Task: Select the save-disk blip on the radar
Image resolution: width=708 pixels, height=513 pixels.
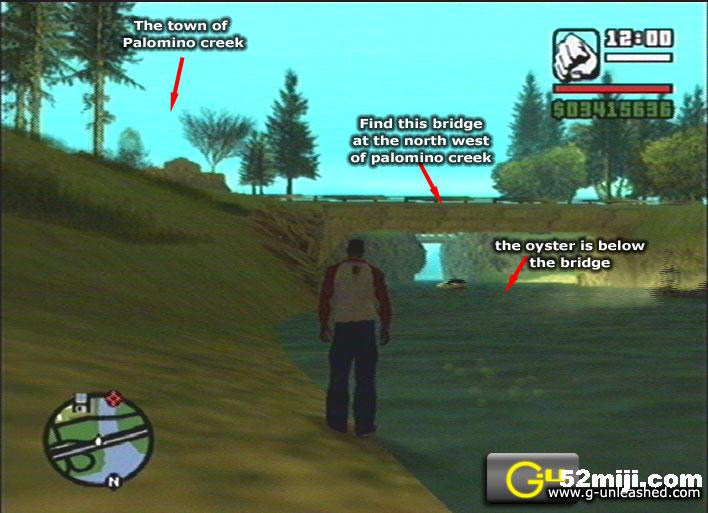Action: coord(80,400)
